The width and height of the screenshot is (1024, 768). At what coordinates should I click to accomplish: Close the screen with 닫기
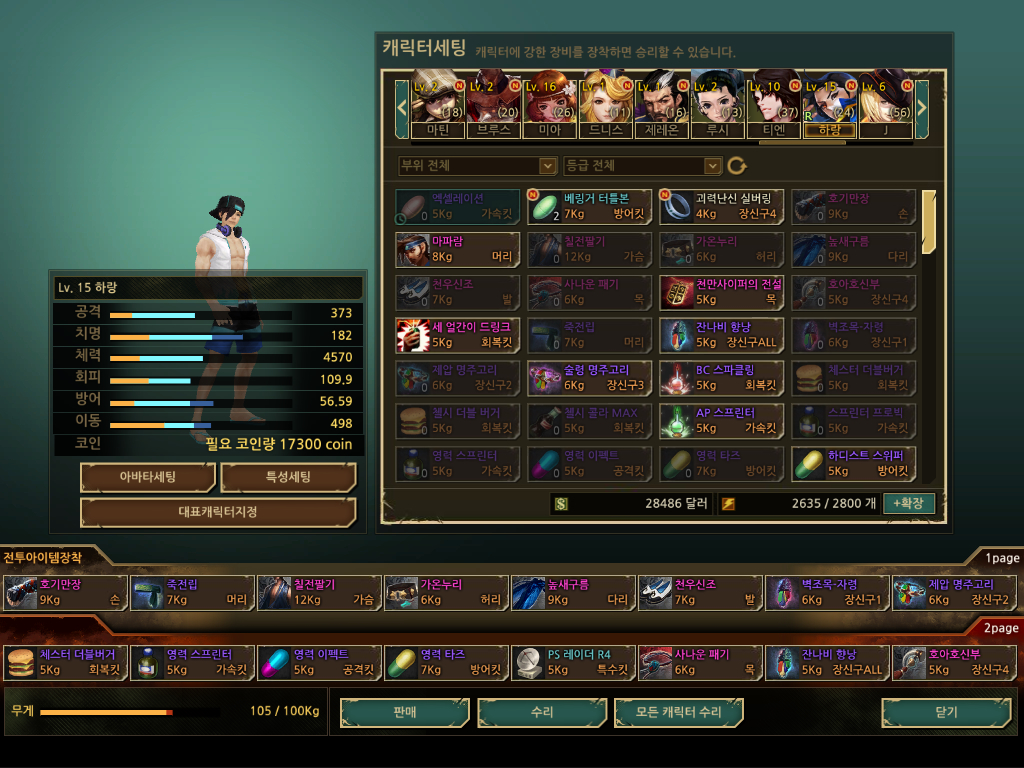coord(946,712)
